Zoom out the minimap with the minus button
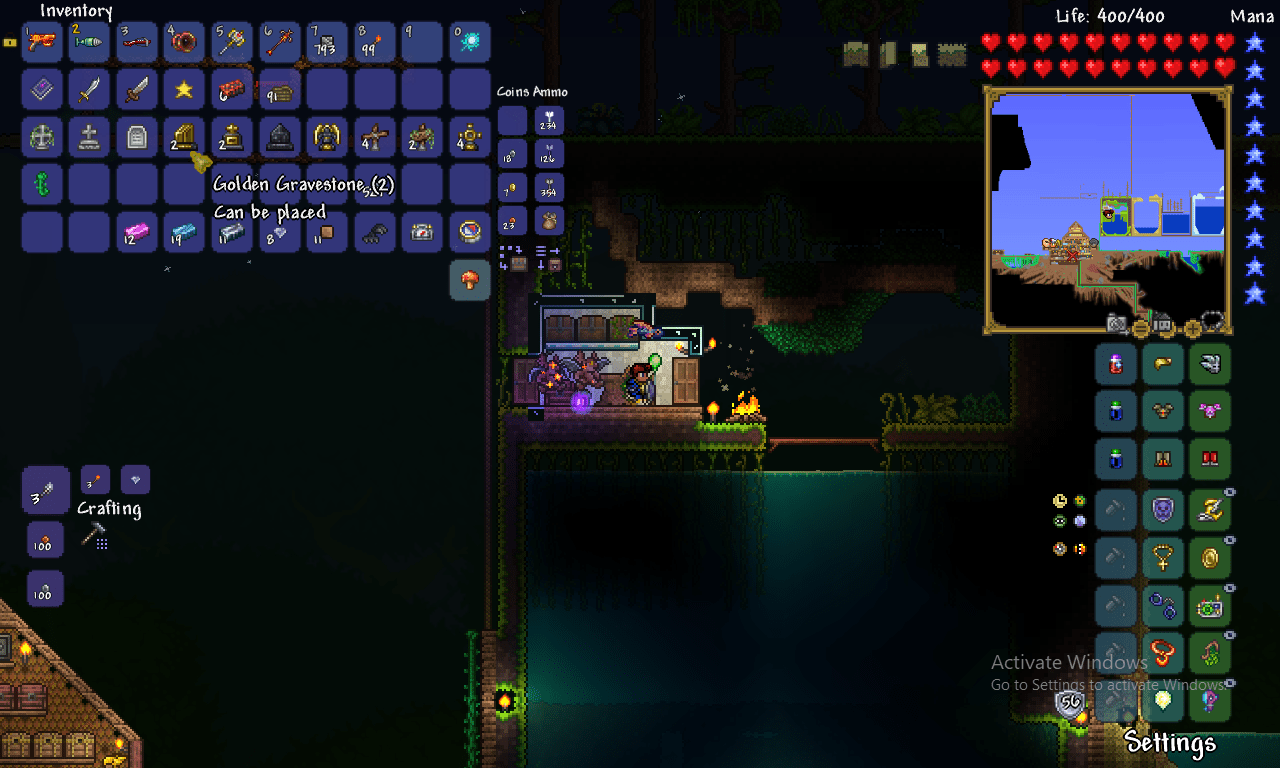This screenshot has width=1280, height=768. tap(1140, 328)
